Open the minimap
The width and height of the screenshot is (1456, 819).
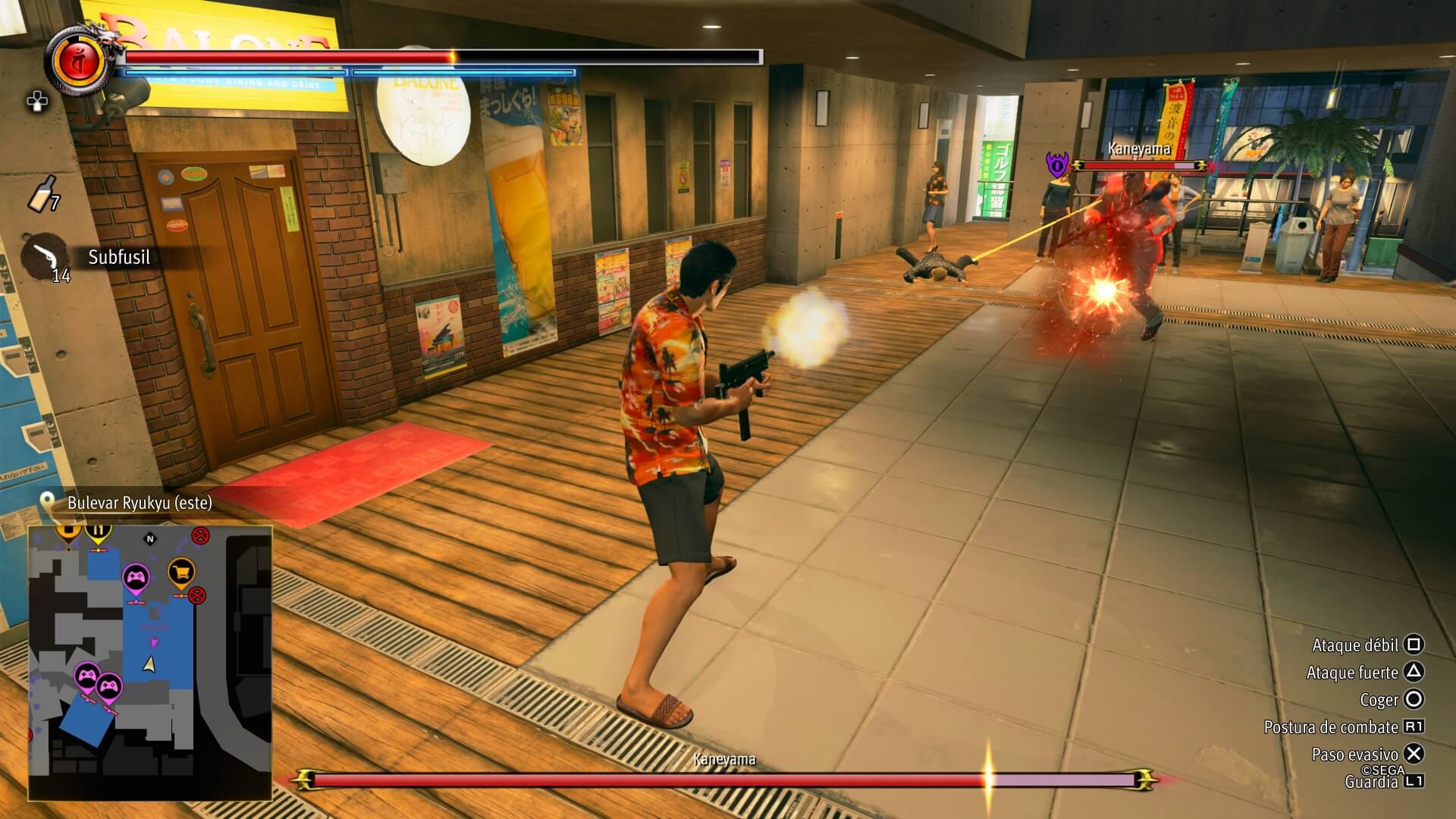(x=150, y=663)
